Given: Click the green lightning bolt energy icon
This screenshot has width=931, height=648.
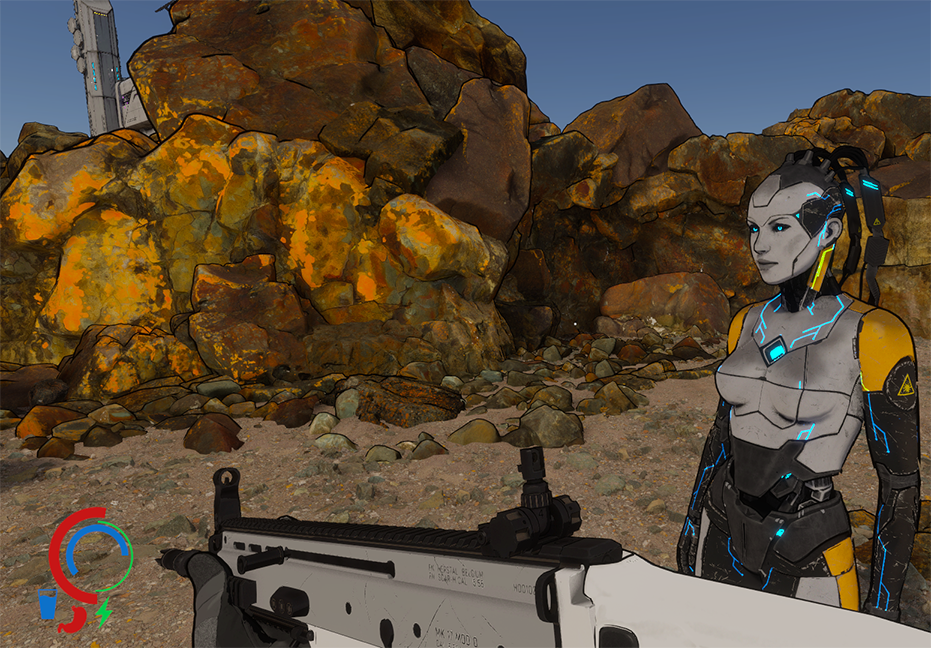Looking at the screenshot, I should coord(103,611).
